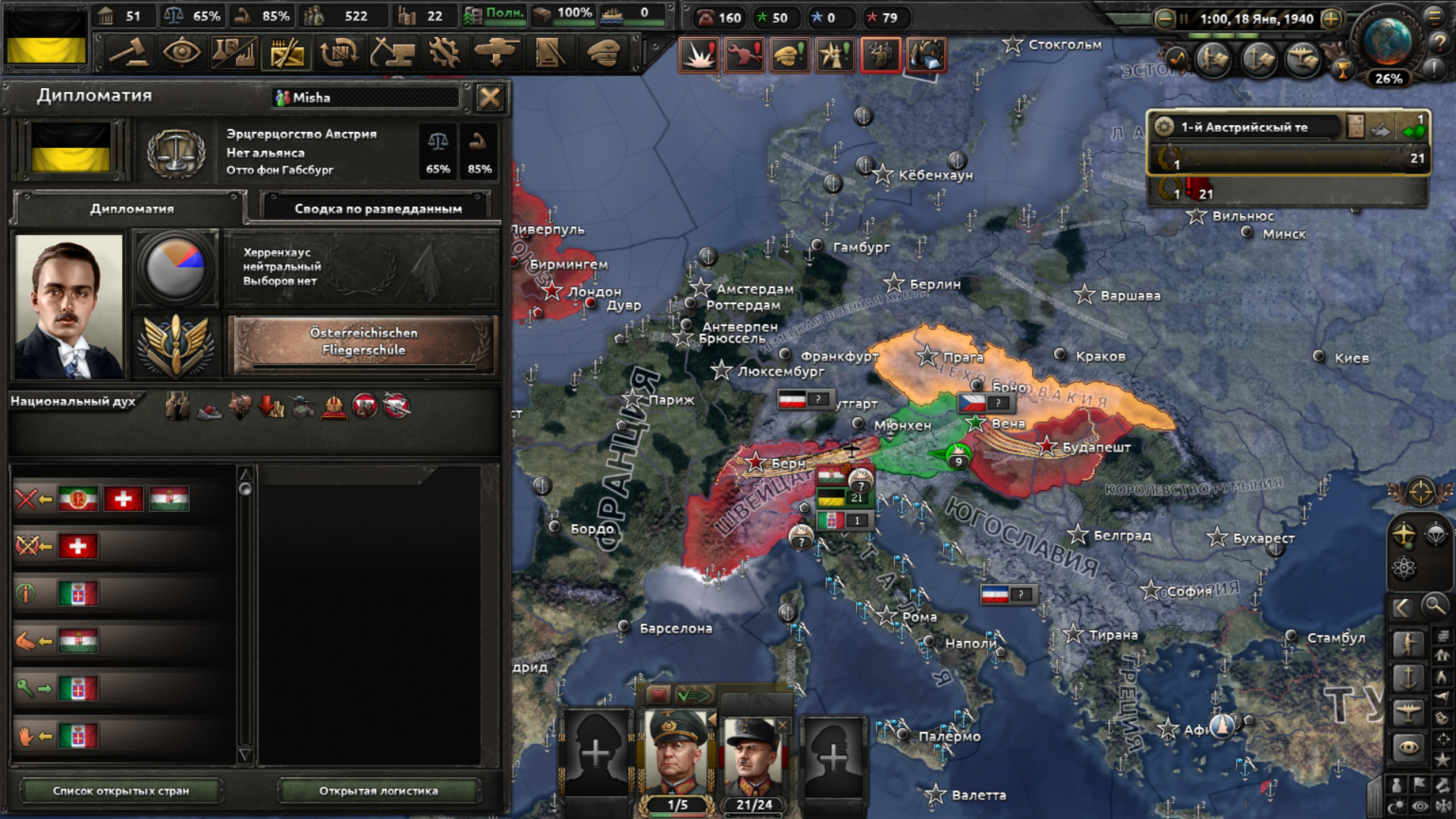
Task: Open the Österreichischen Fliegerschule national focus
Action: (363, 343)
